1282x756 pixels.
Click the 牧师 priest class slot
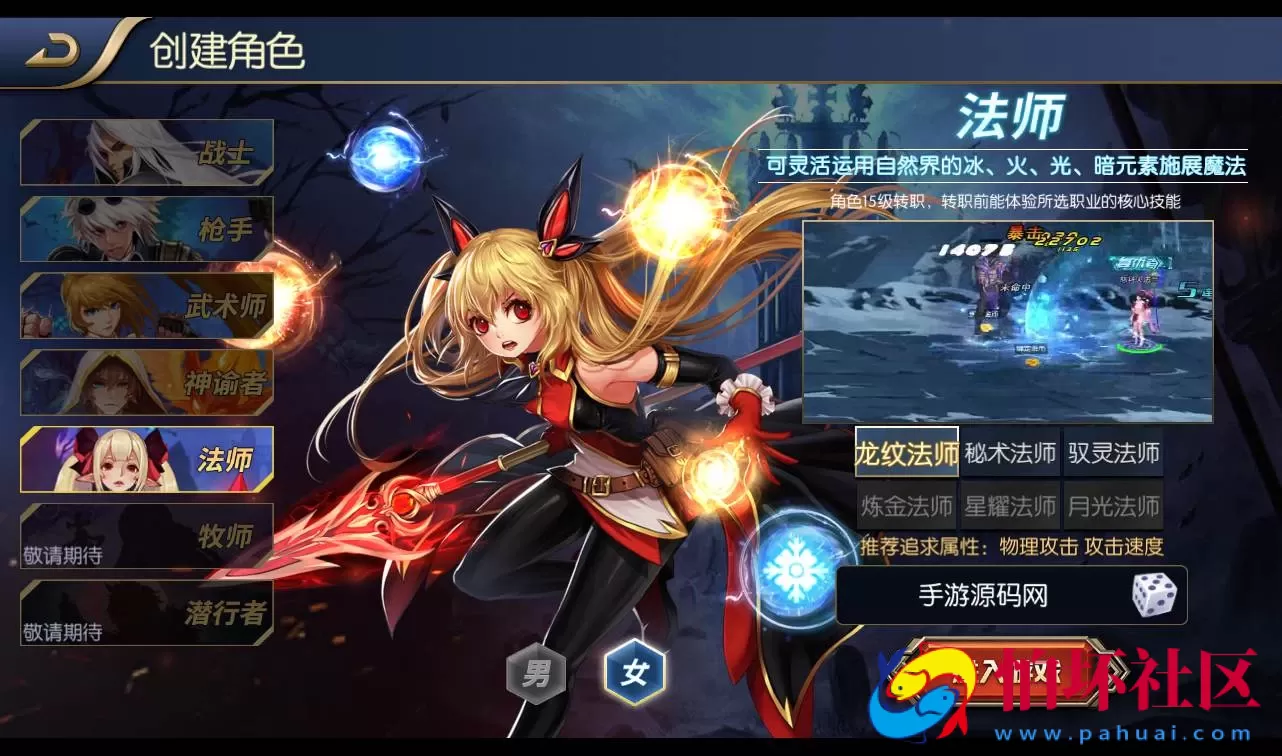click(x=146, y=536)
